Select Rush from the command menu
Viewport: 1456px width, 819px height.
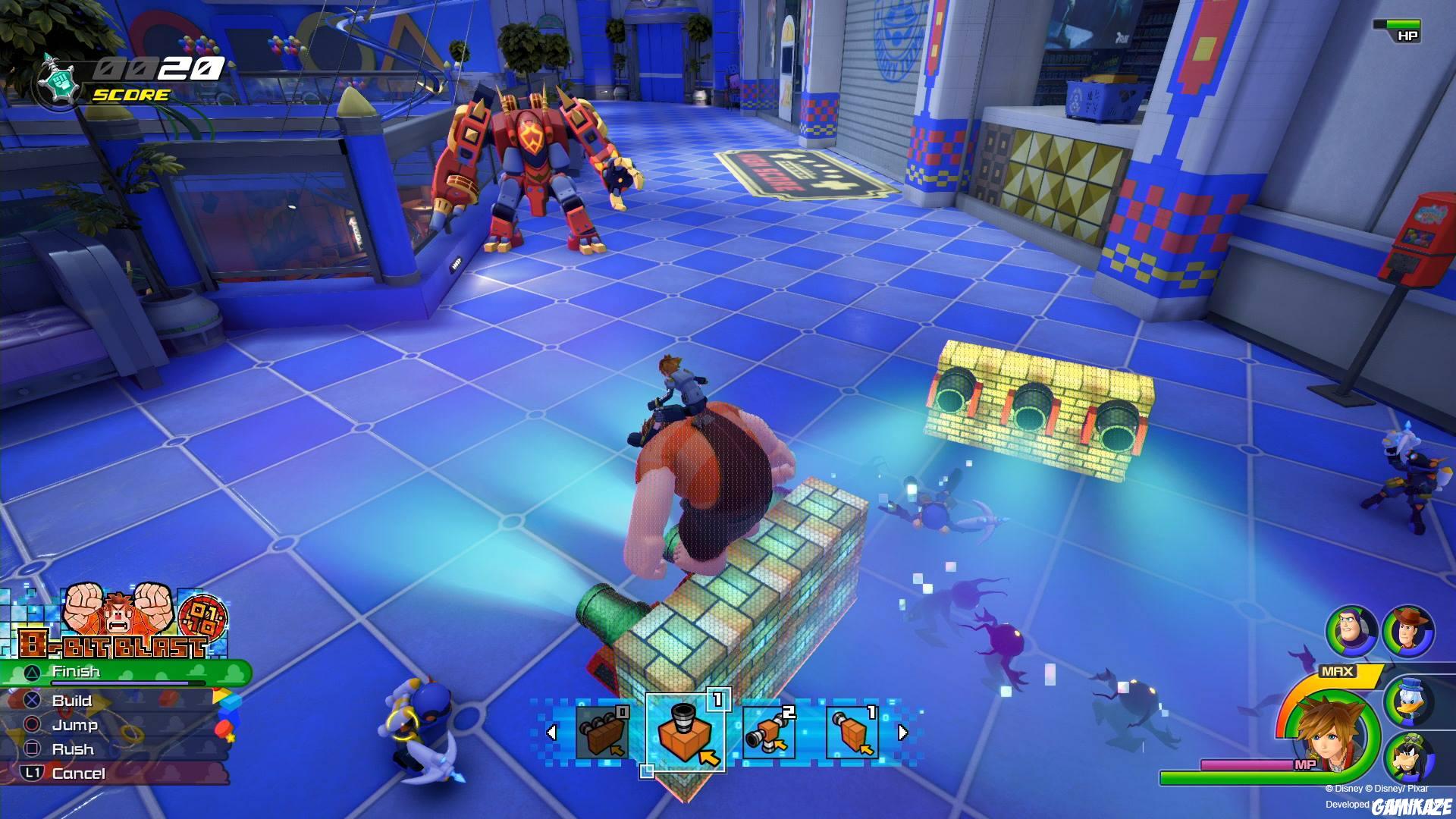(73, 749)
